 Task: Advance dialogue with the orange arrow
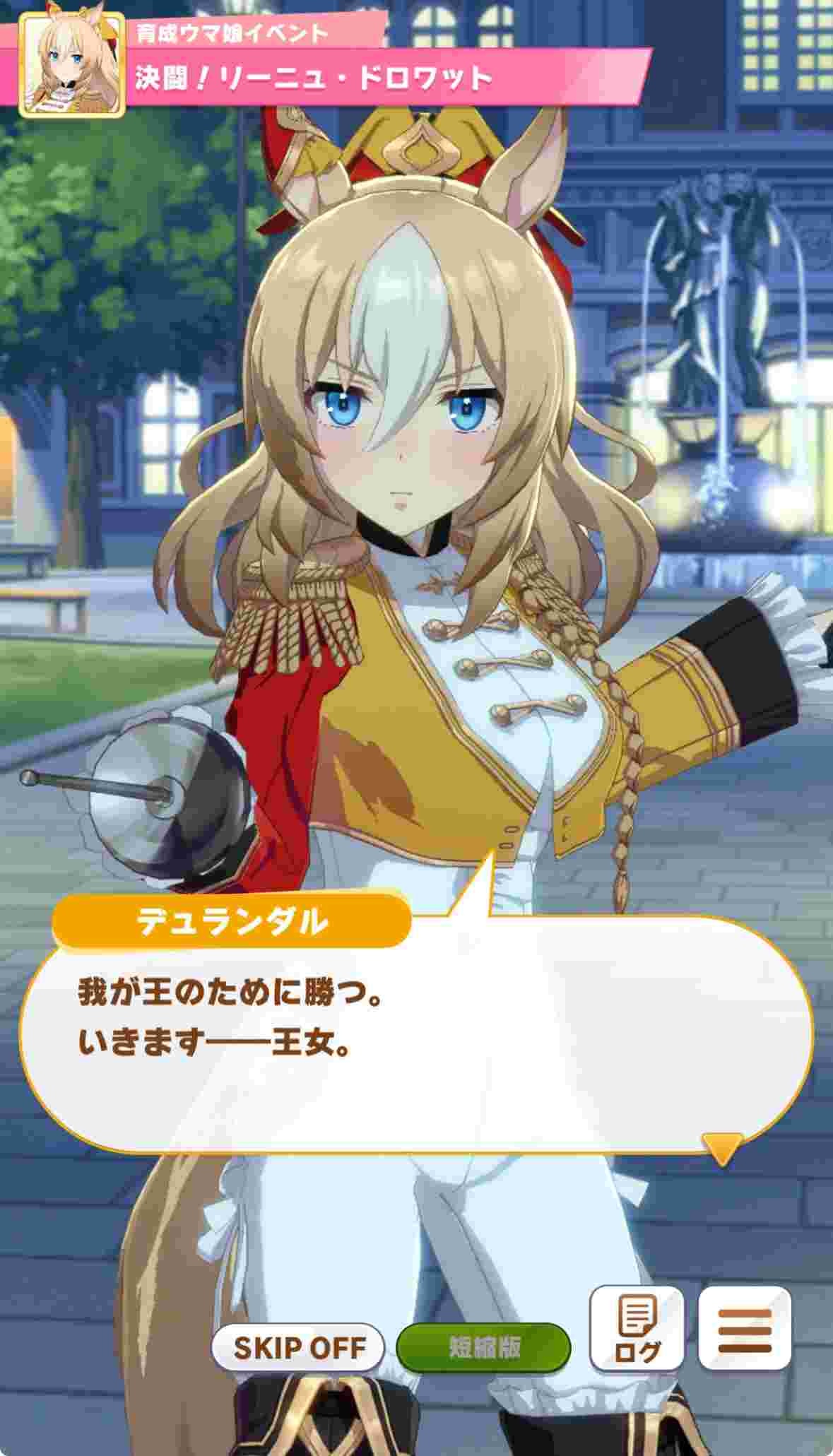pos(722,1147)
